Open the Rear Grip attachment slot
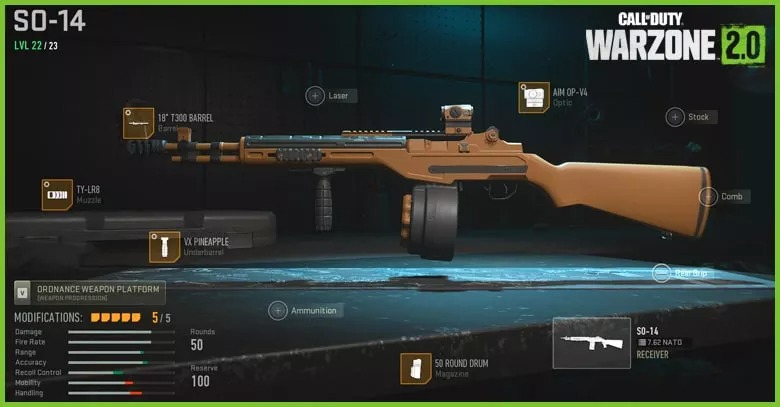 pyautogui.click(x=661, y=272)
